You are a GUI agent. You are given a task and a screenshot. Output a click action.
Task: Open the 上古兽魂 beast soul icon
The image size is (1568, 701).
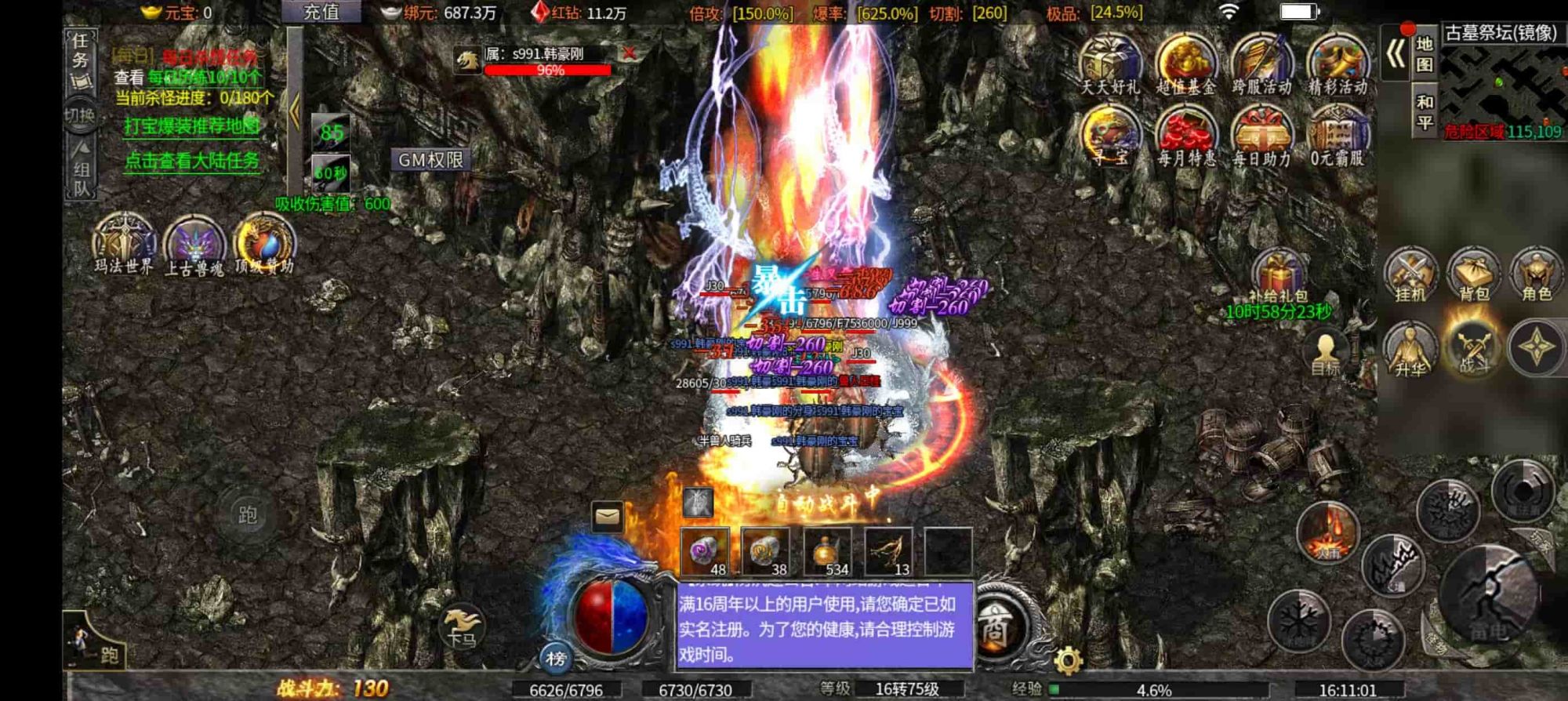pos(194,243)
